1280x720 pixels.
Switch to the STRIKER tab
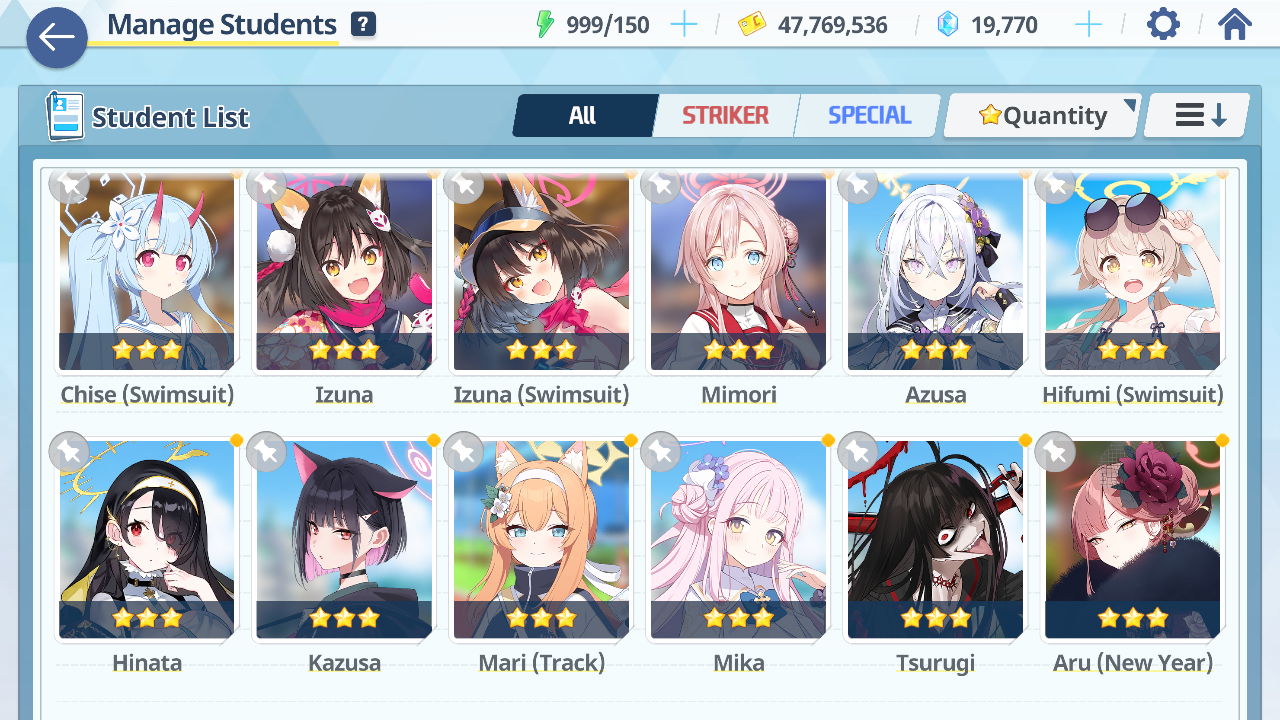(725, 116)
